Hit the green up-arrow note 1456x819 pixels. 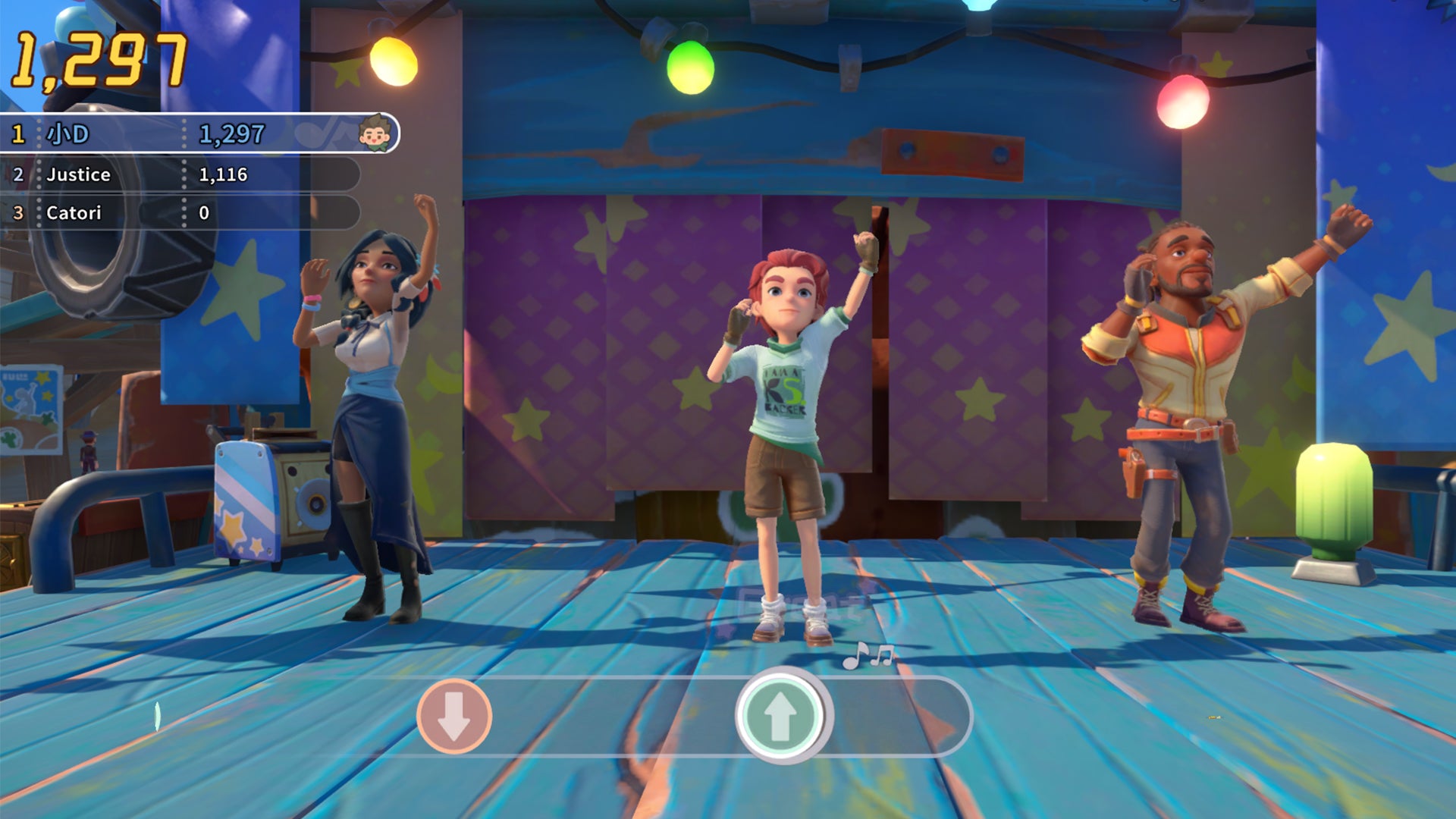tap(780, 715)
